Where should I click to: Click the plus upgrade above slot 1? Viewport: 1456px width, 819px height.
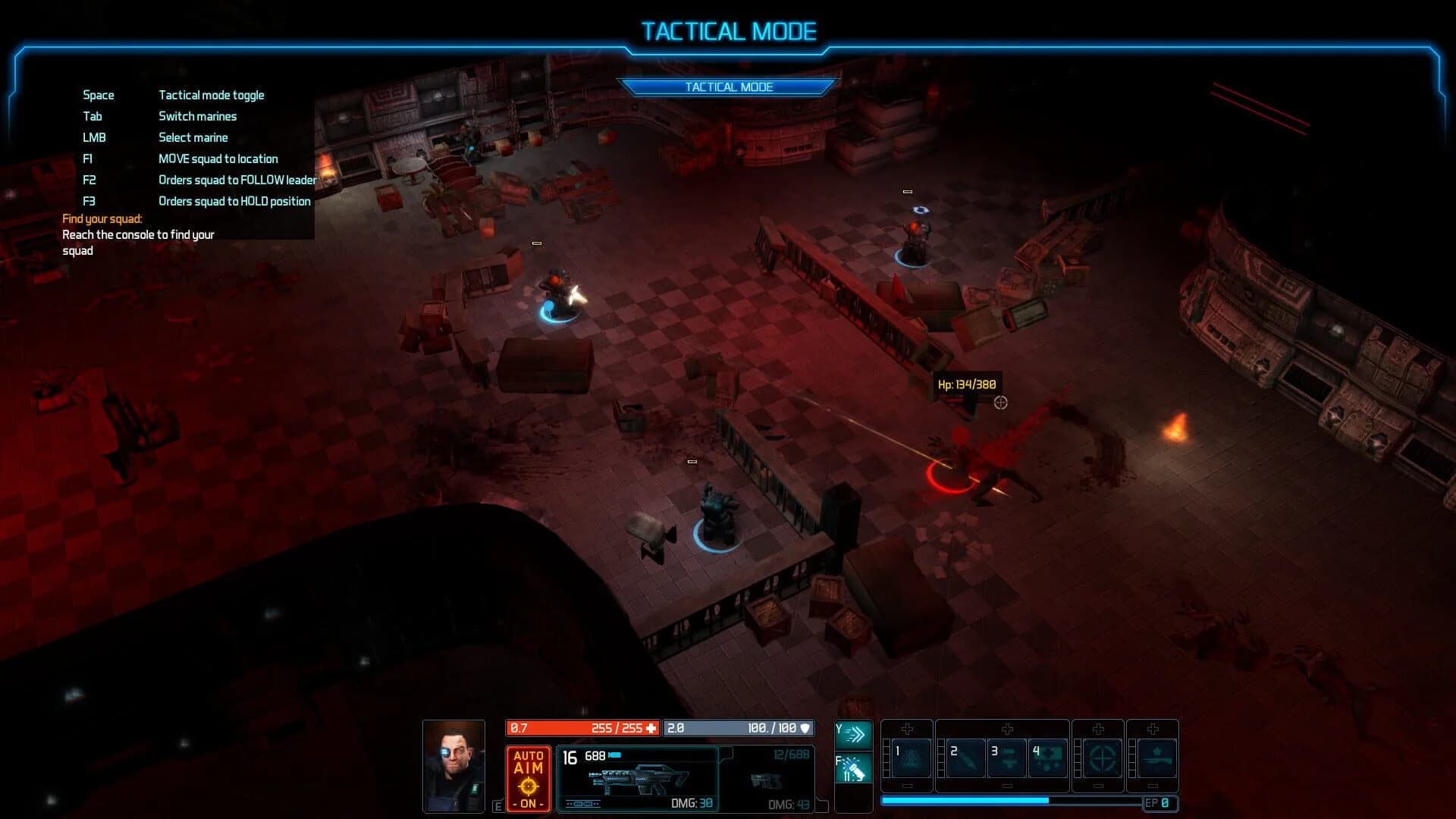coord(907,730)
